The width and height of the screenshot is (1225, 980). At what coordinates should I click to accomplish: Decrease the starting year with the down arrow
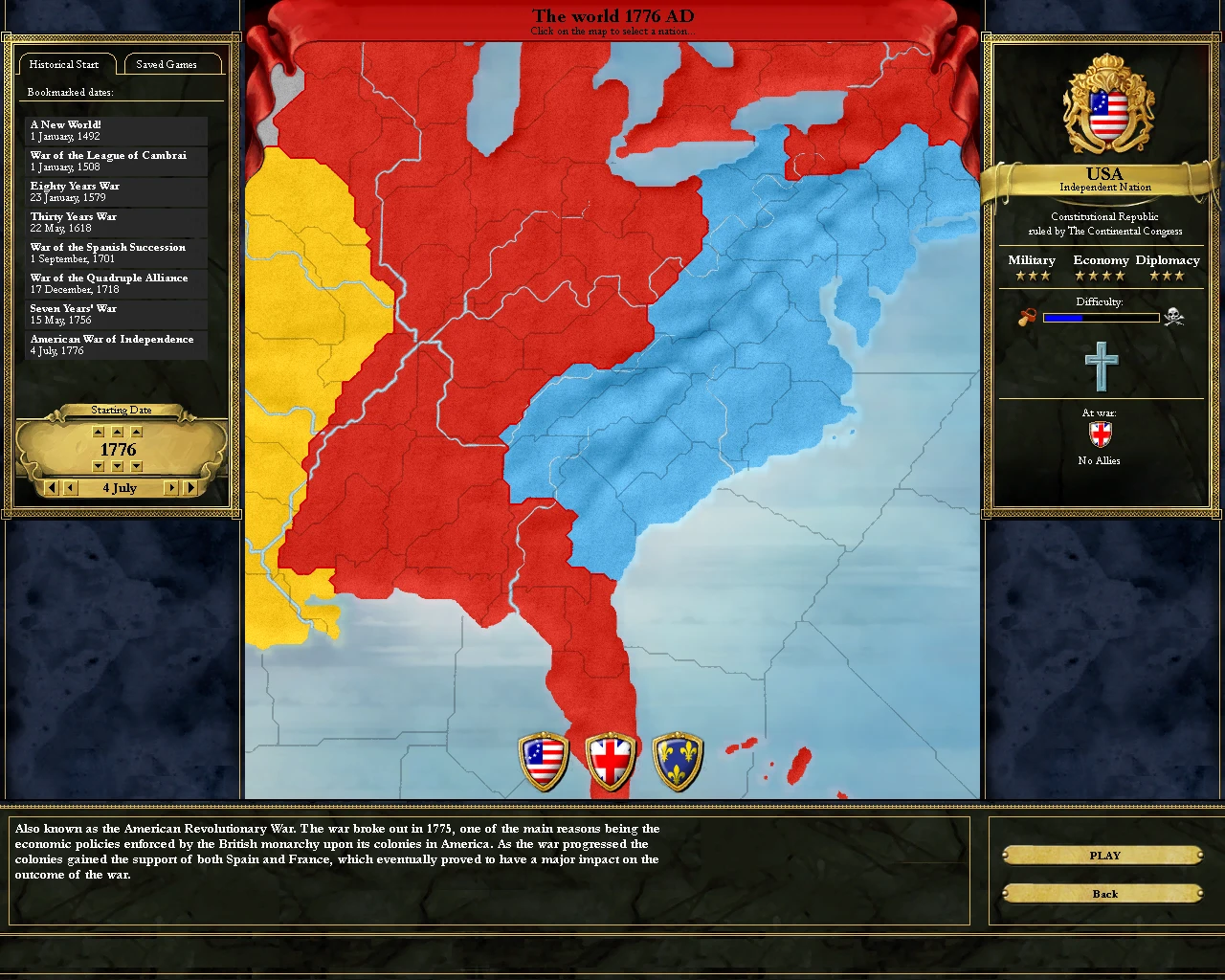tap(117, 466)
